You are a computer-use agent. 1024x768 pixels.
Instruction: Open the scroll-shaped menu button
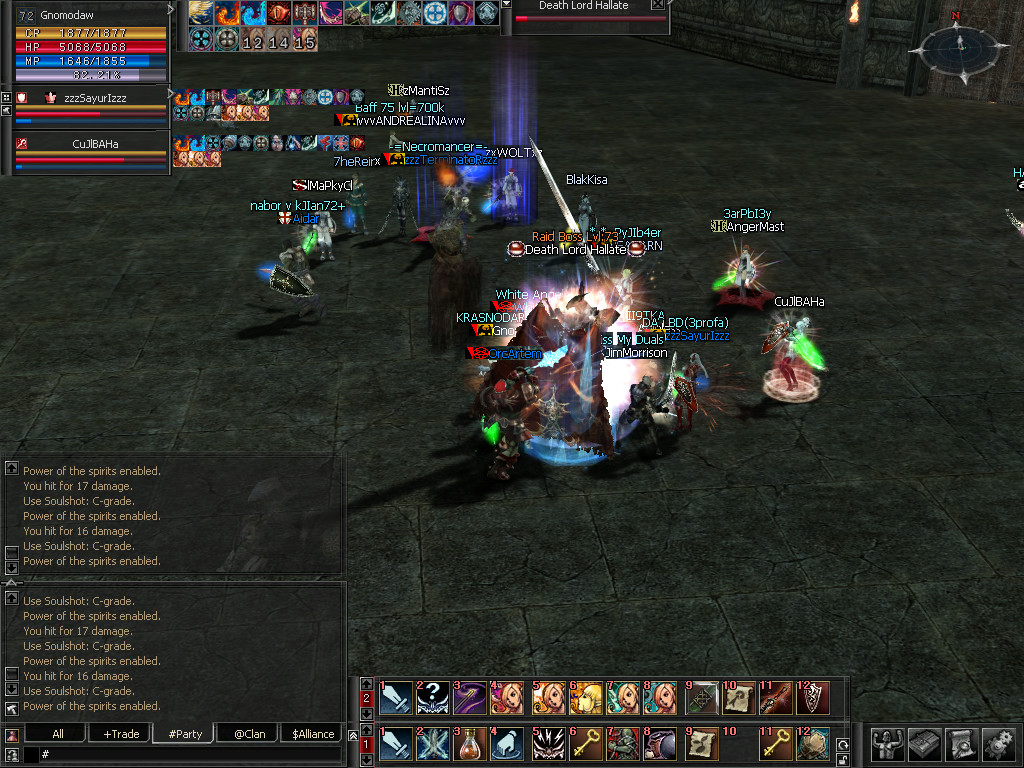click(x=961, y=743)
